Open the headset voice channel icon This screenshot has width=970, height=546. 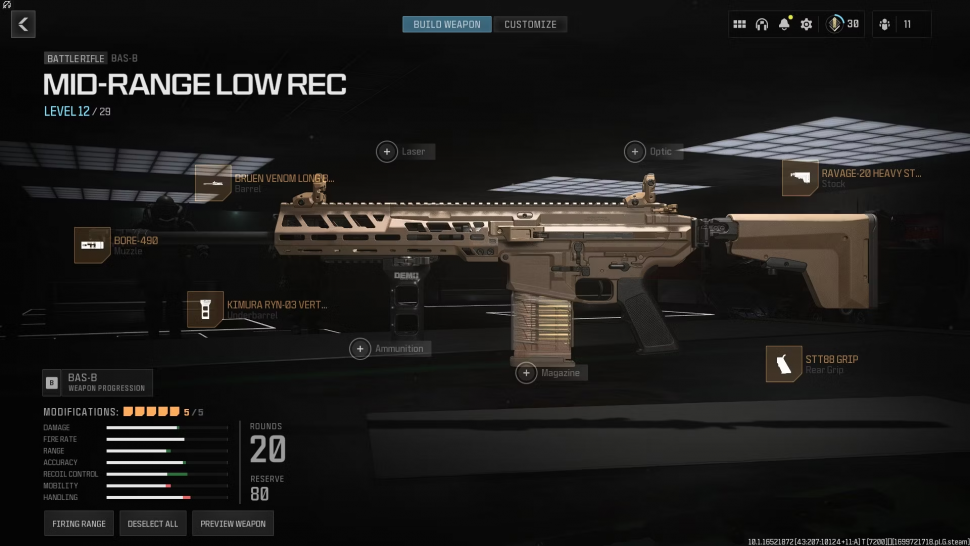click(x=762, y=24)
